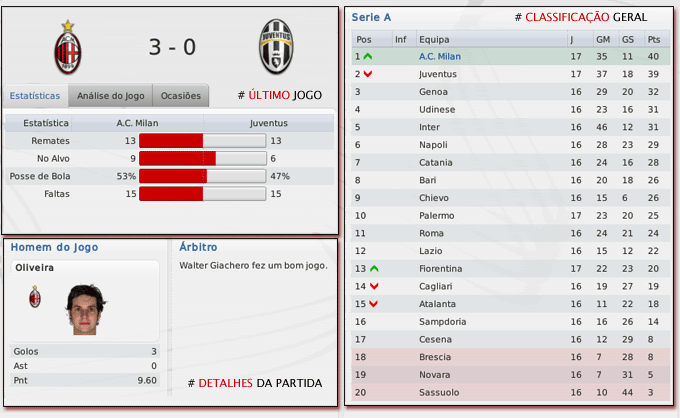Show the Ocasiões tab

[180, 96]
